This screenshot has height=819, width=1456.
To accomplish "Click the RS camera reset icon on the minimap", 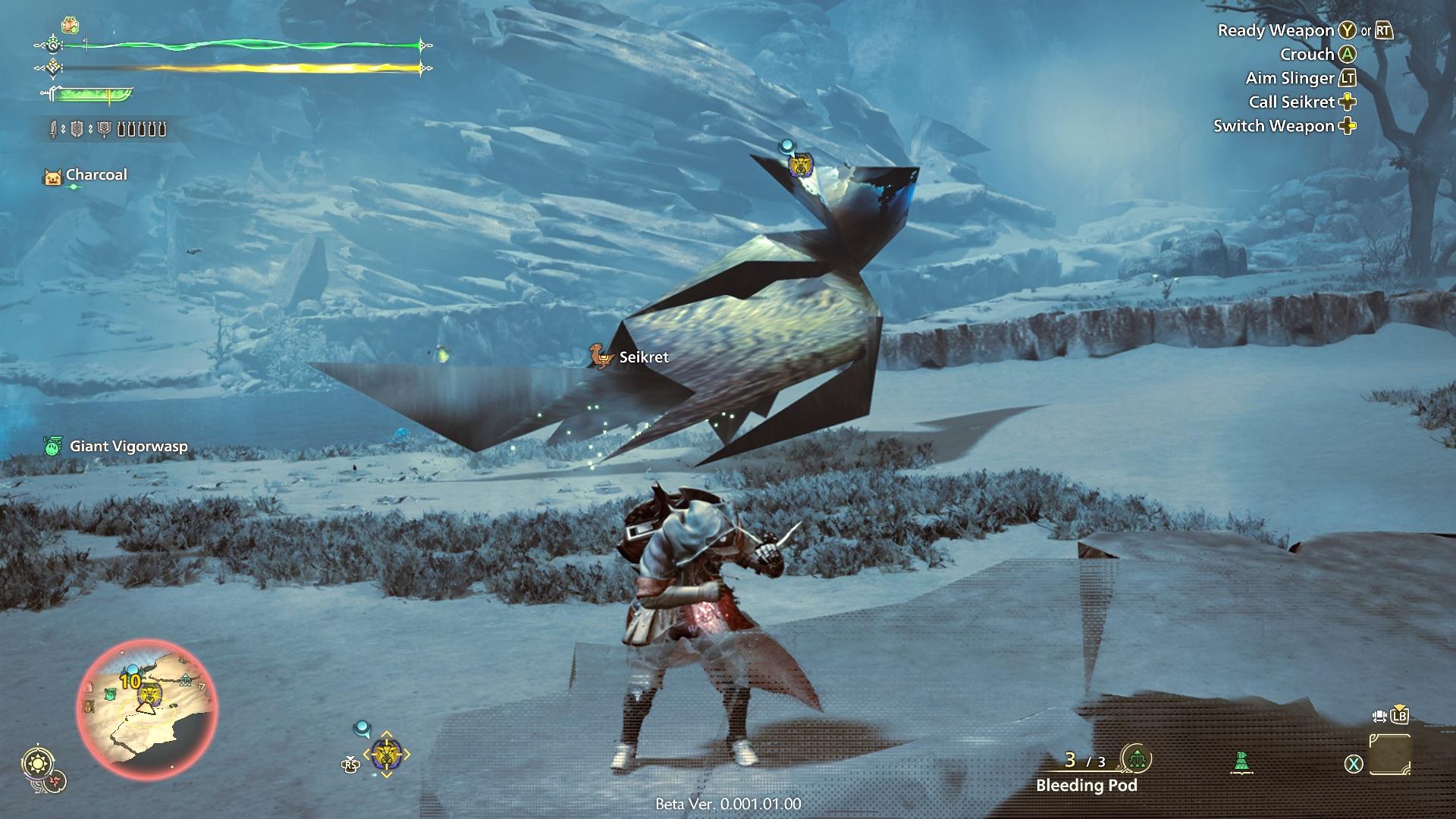I will point(350,765).
